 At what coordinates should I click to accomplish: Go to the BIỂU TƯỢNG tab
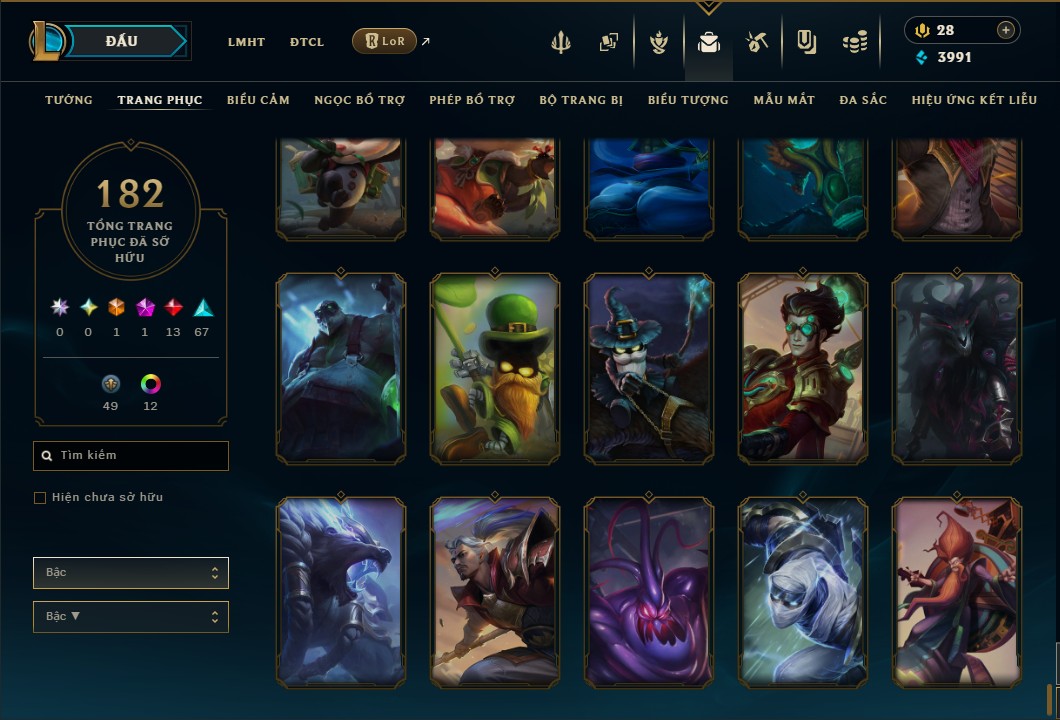point(688,100)
